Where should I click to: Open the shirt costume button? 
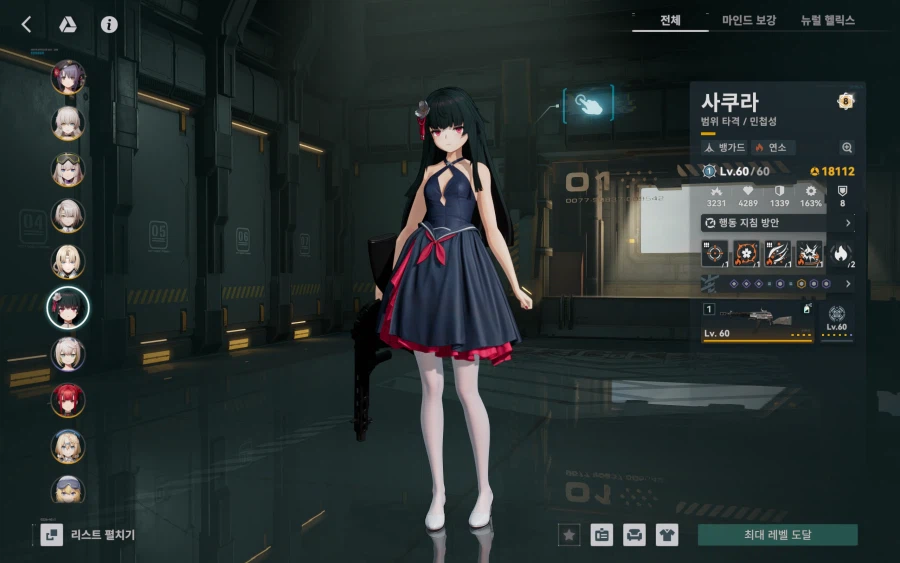[x=666, y=535]
